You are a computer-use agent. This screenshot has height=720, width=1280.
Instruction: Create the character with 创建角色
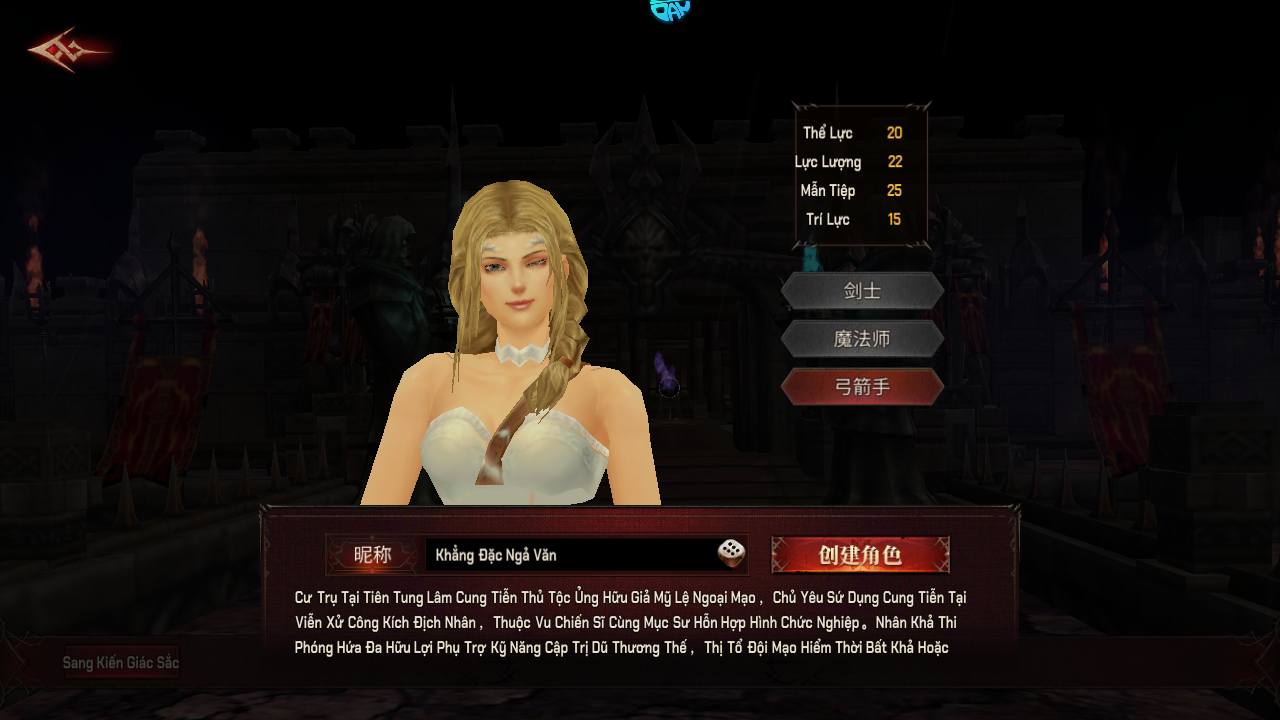click(x=860, y=555)
